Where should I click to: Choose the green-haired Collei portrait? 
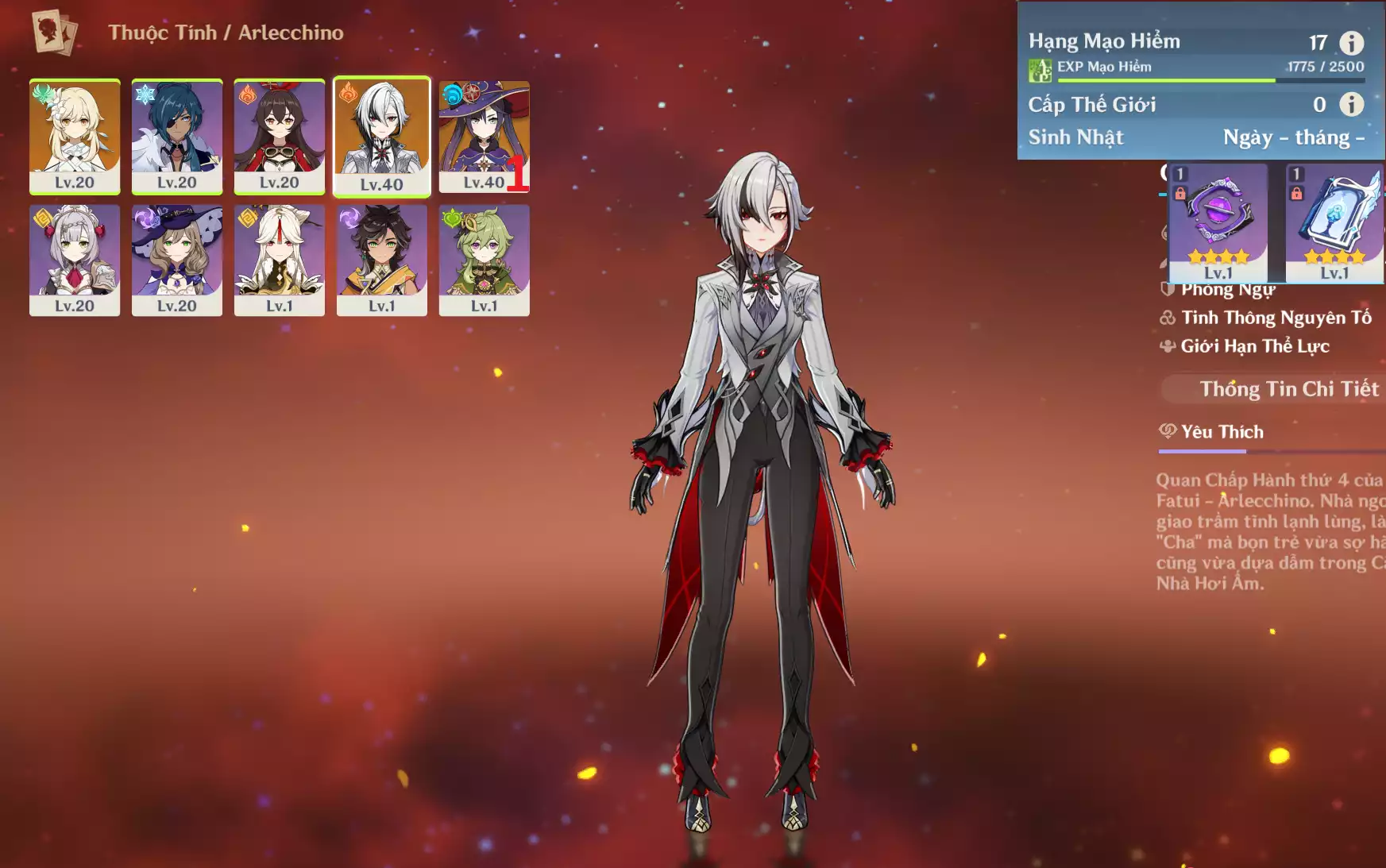484,260
